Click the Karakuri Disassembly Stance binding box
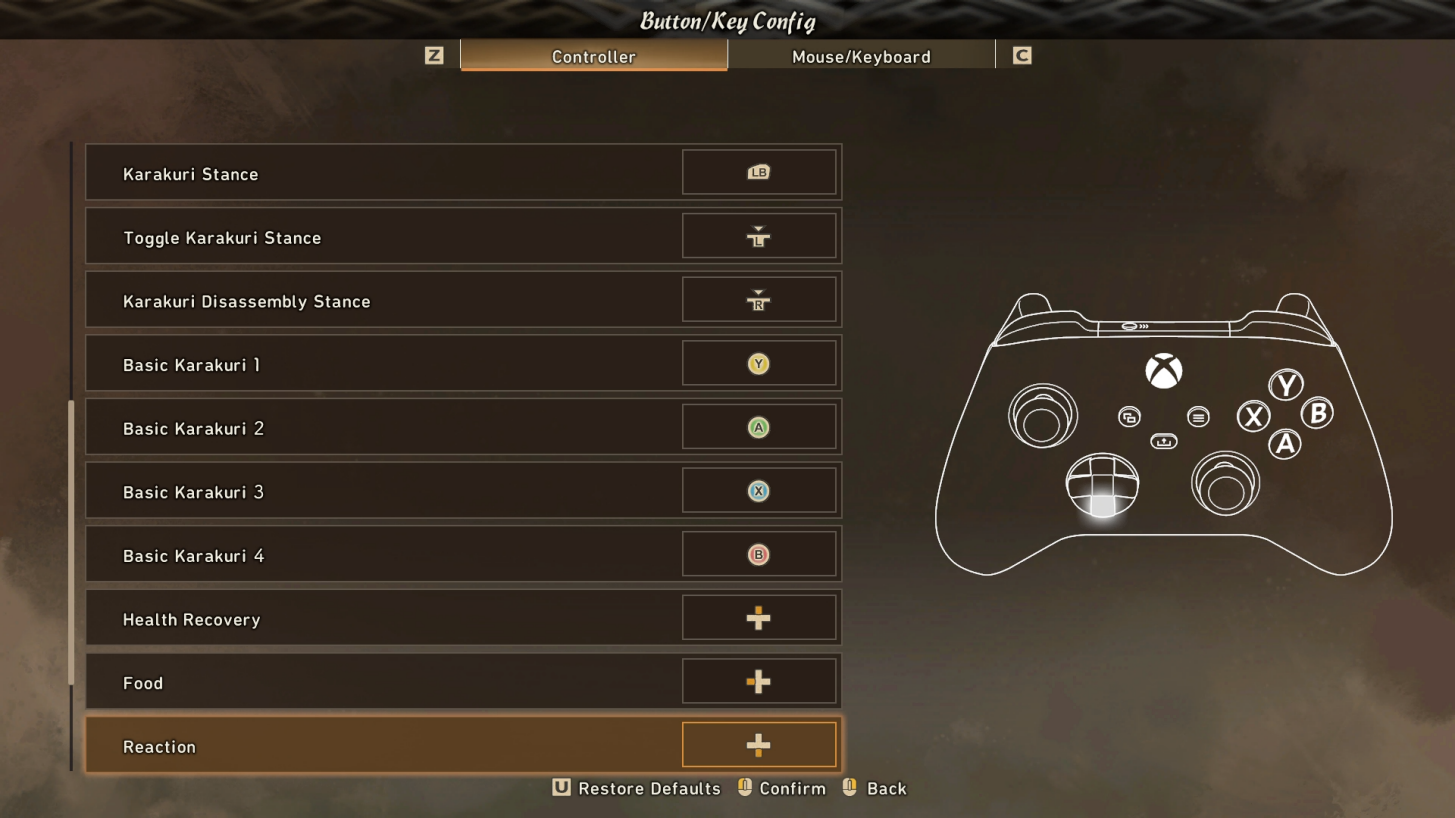 (x=758, y=299)
